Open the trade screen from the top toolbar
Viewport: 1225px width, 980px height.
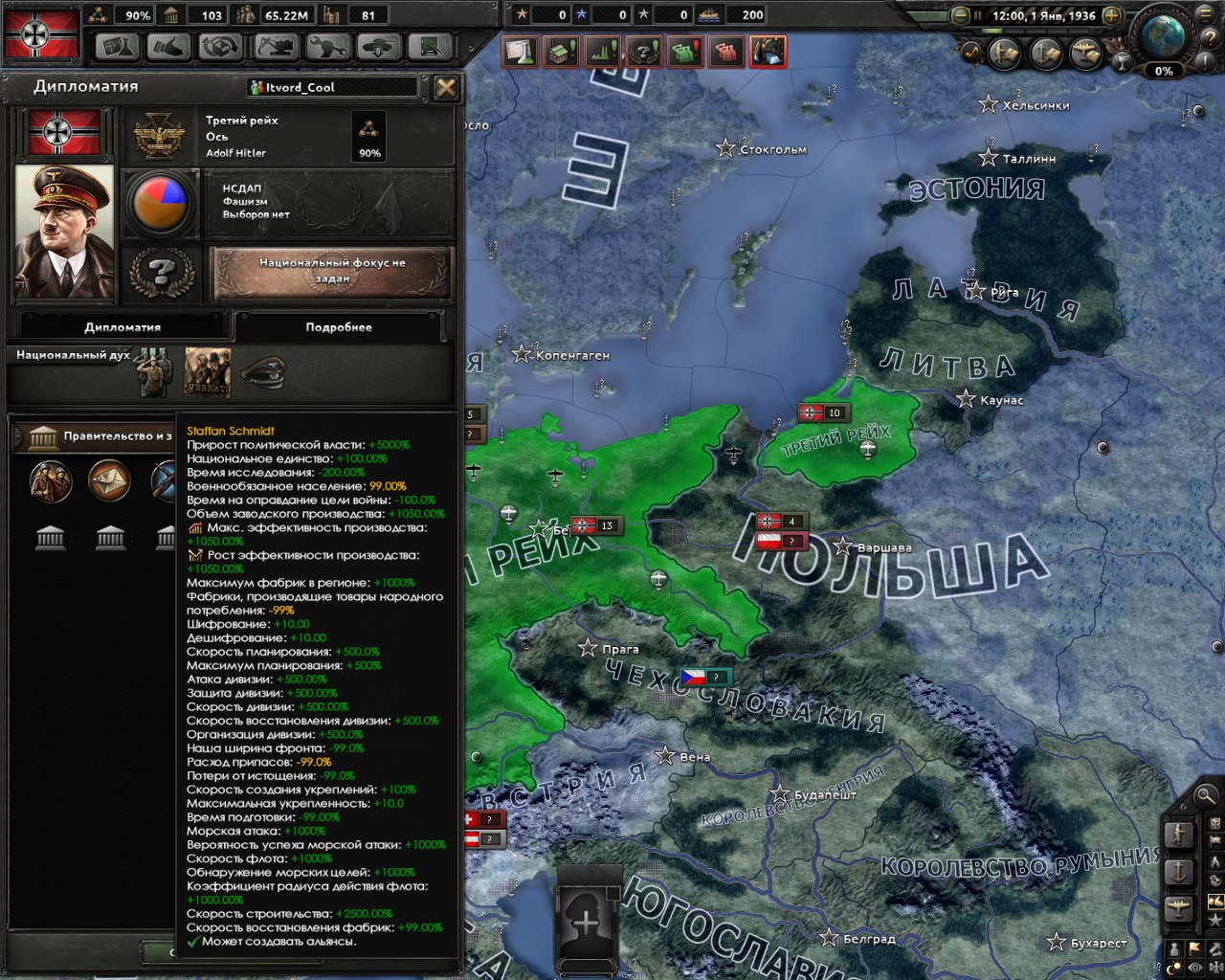pos(166,47)
